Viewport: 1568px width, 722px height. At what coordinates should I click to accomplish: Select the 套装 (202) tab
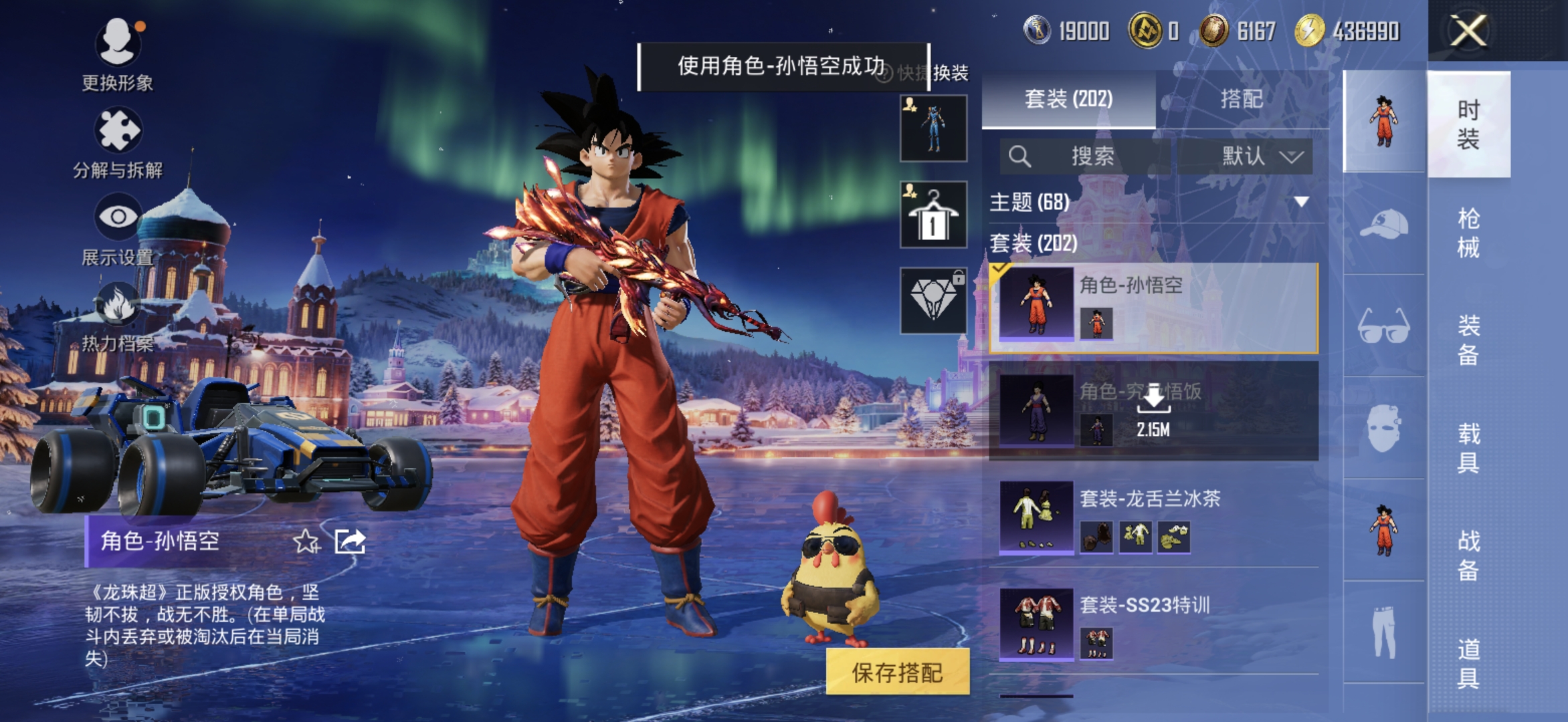pos(1068,100)
